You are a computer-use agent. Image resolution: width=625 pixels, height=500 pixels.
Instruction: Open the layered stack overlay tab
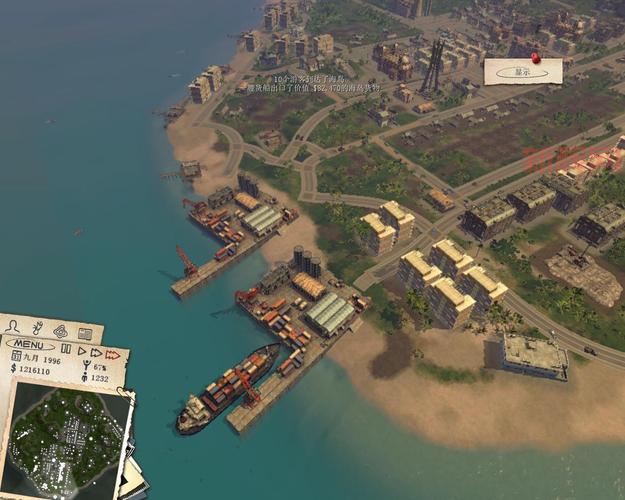(x=60, y=330)
